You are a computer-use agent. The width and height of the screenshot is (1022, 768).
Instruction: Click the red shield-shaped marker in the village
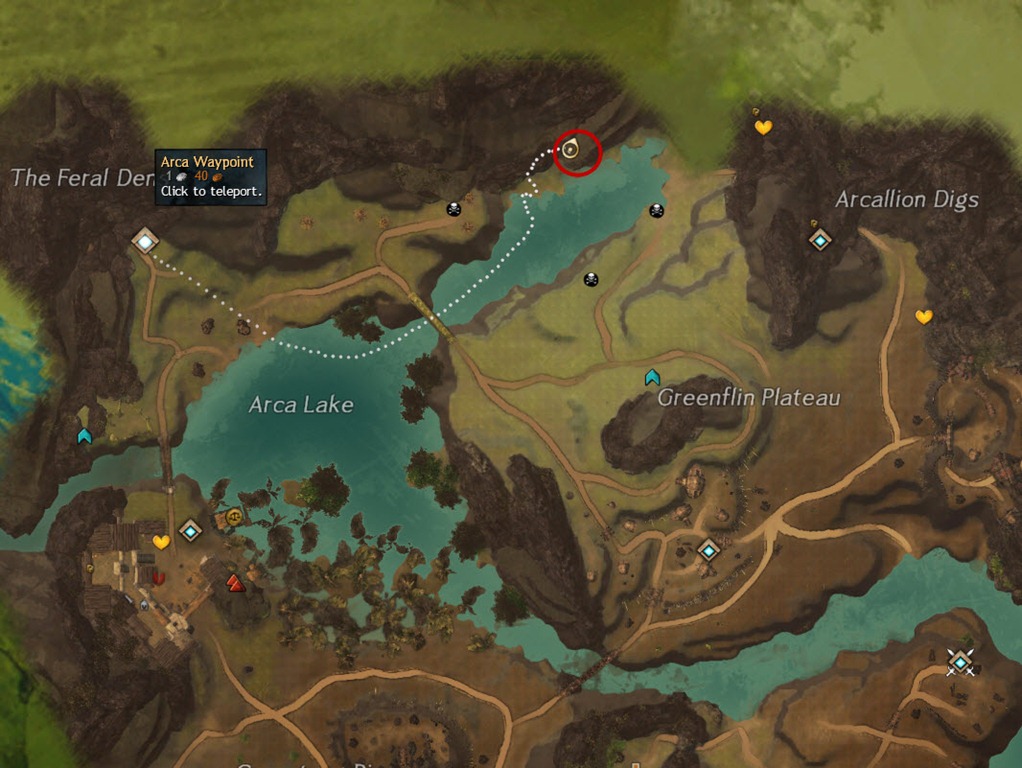pyautogui.click(x=157, y=577)
